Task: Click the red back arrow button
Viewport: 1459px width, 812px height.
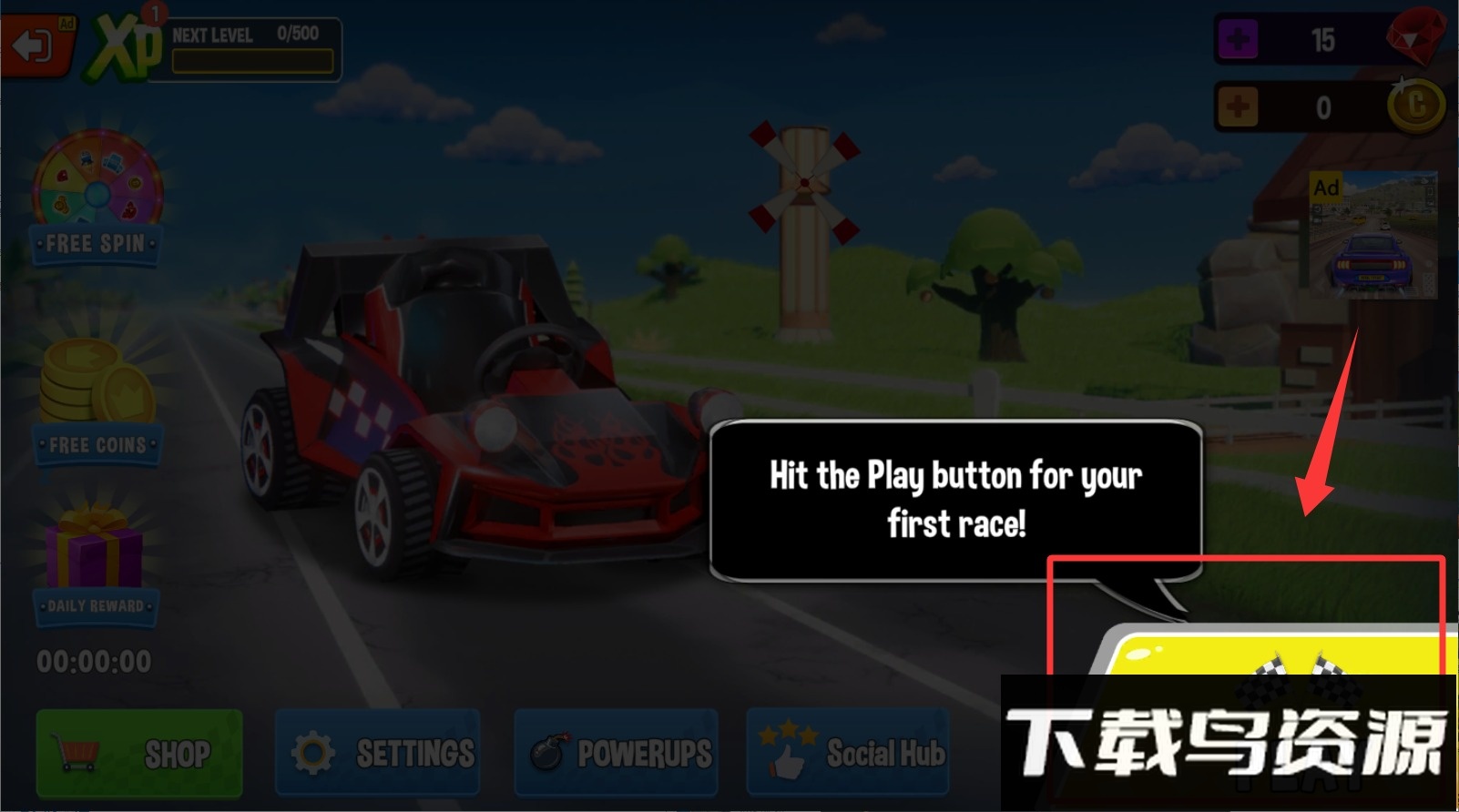Action: point(36,44)
